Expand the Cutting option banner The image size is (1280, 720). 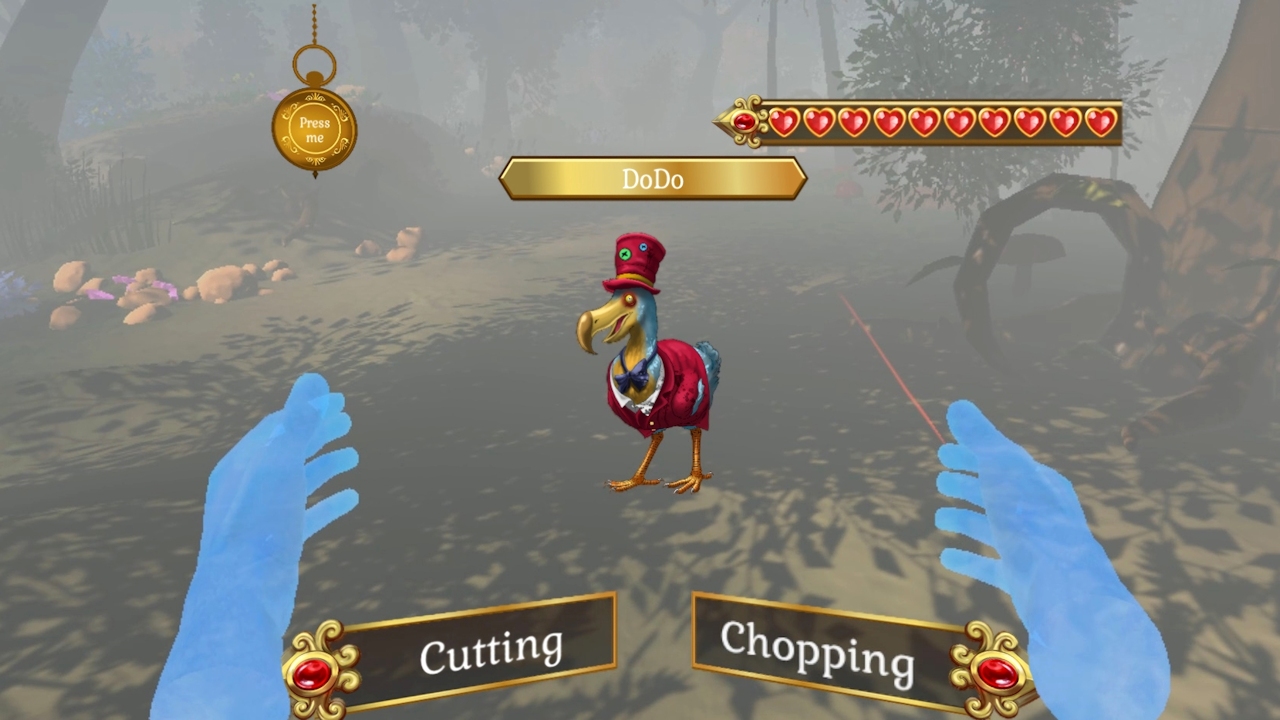(x=490, y=650)
